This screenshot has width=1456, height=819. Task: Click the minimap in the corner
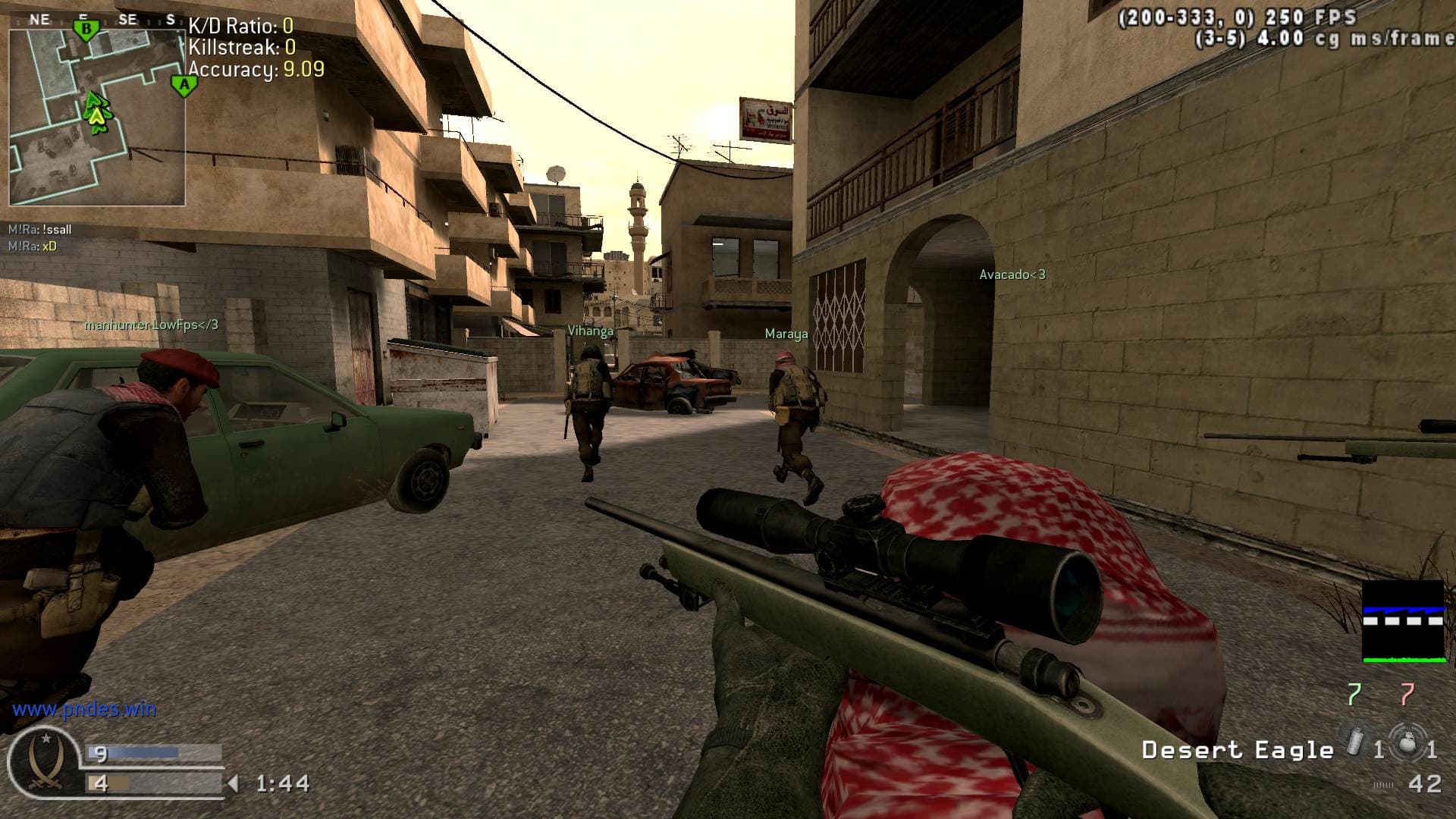click(x=97, y=118)
